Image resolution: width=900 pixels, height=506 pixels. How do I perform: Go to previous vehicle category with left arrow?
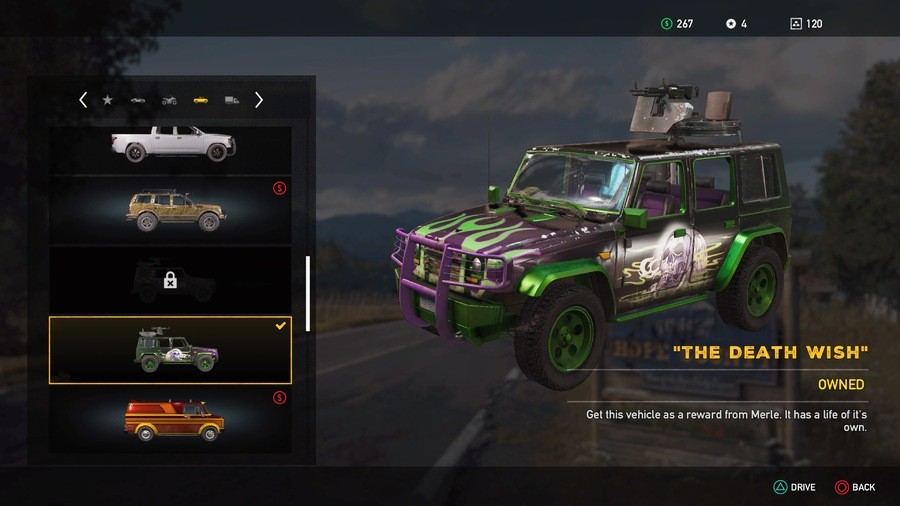[83, 100]
